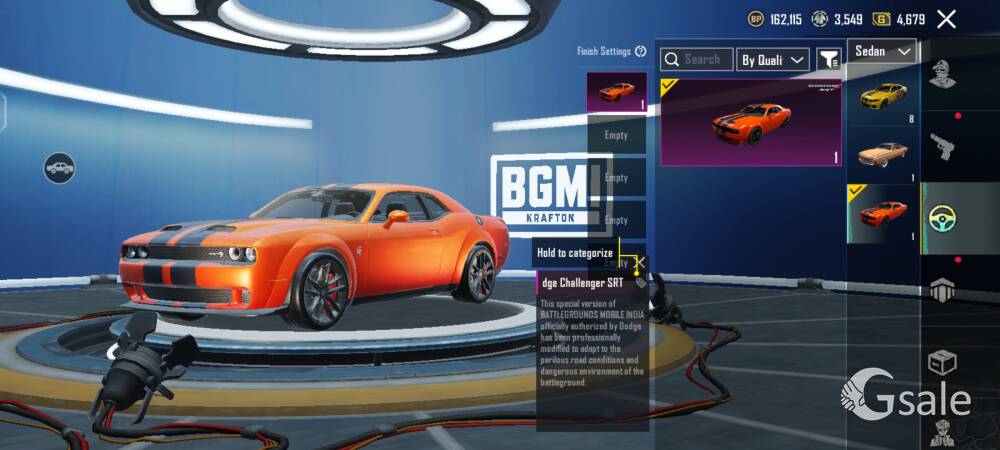The width and height of the screenshot is (1000, 450).
Task: Select the orange Challenger in the side list
Action: [x=883, y=213]
